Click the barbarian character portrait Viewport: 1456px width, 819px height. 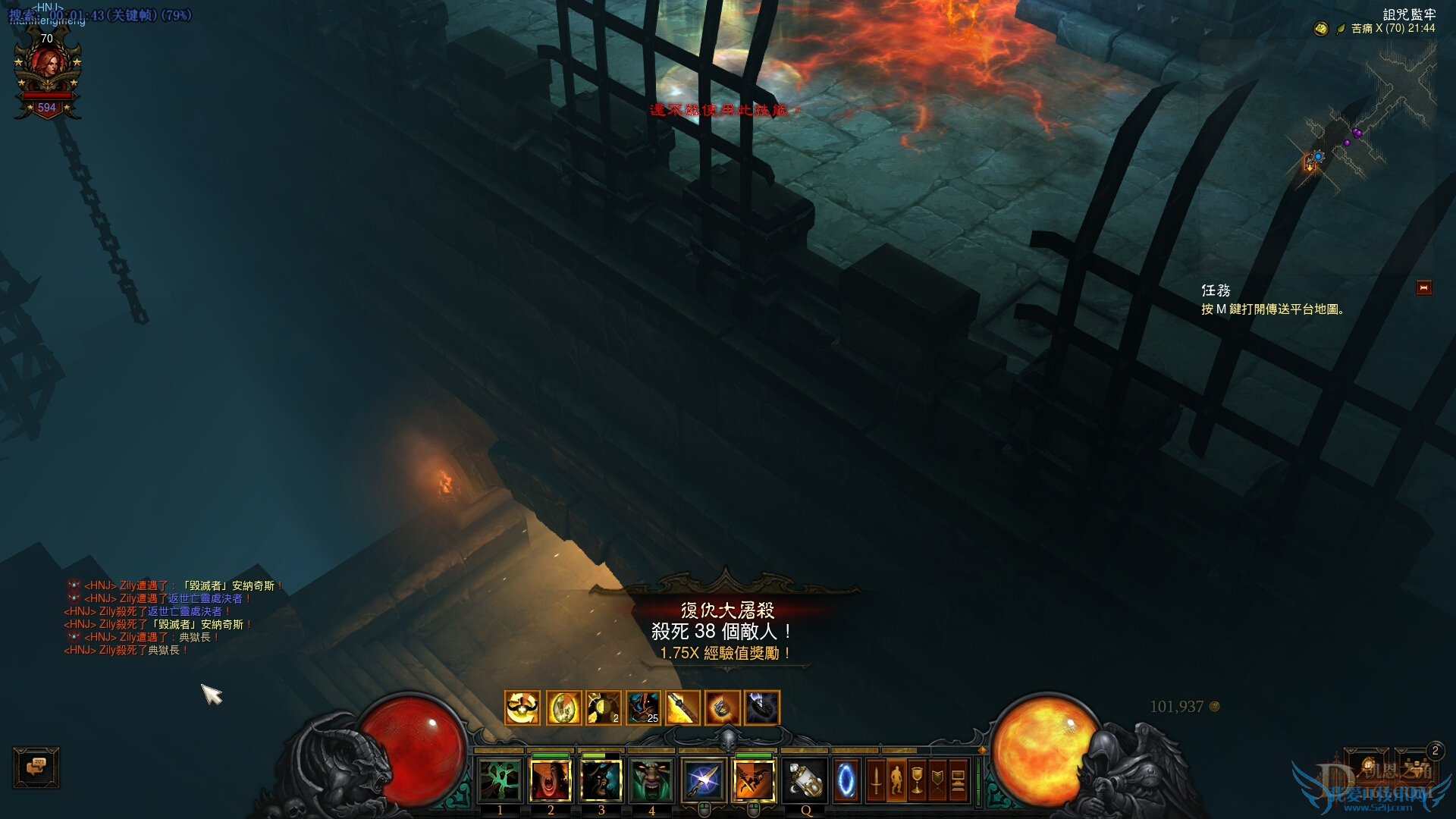[48, 74]
